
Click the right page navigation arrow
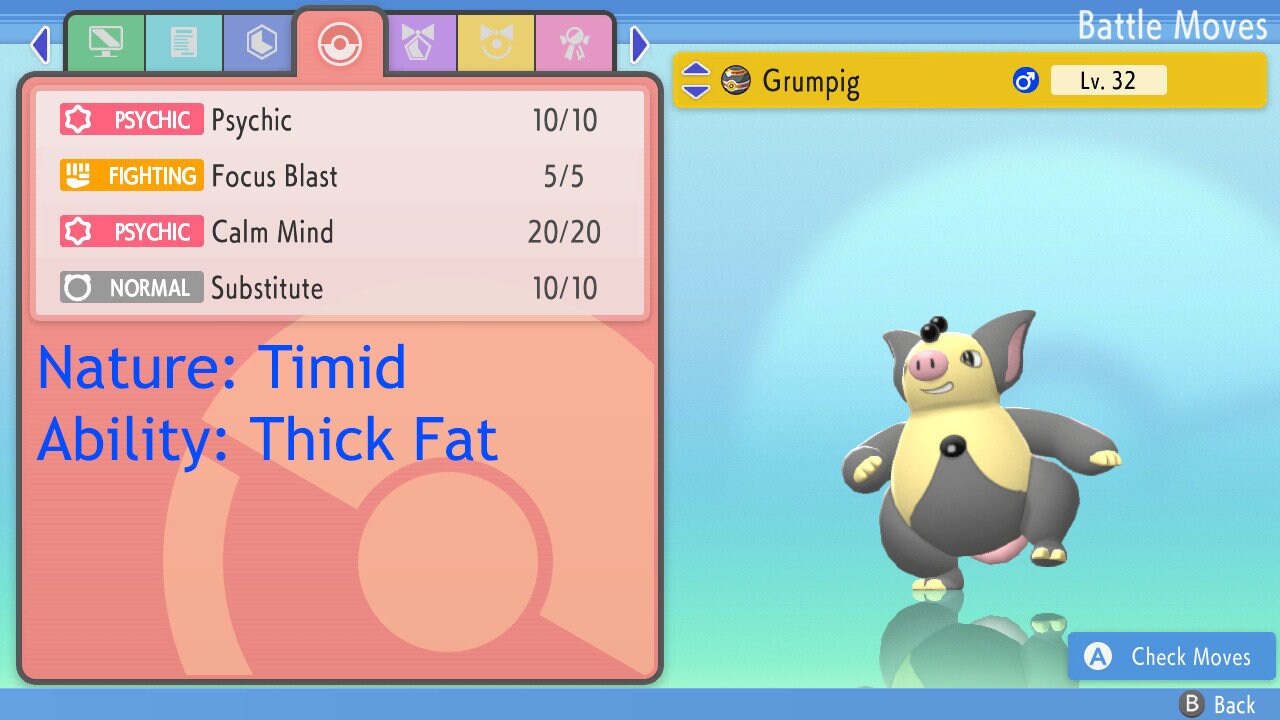pos(639,44)
